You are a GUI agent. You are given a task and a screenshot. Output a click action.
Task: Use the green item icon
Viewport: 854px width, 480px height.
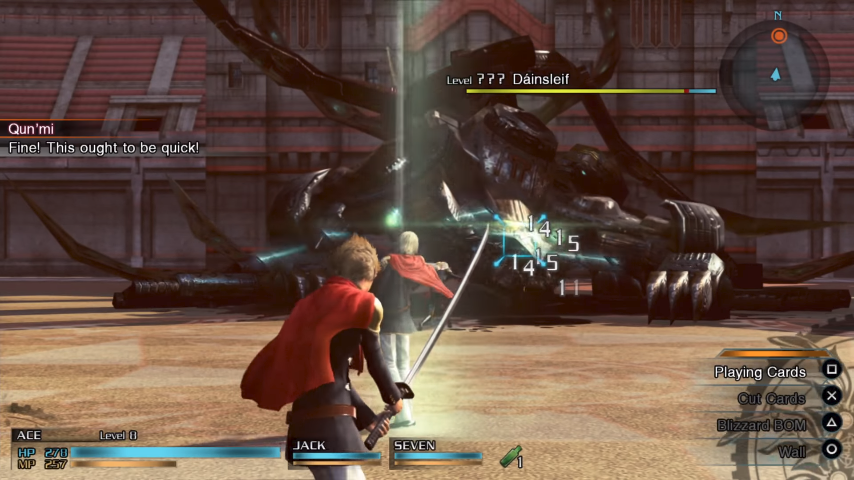pos(511,458)
